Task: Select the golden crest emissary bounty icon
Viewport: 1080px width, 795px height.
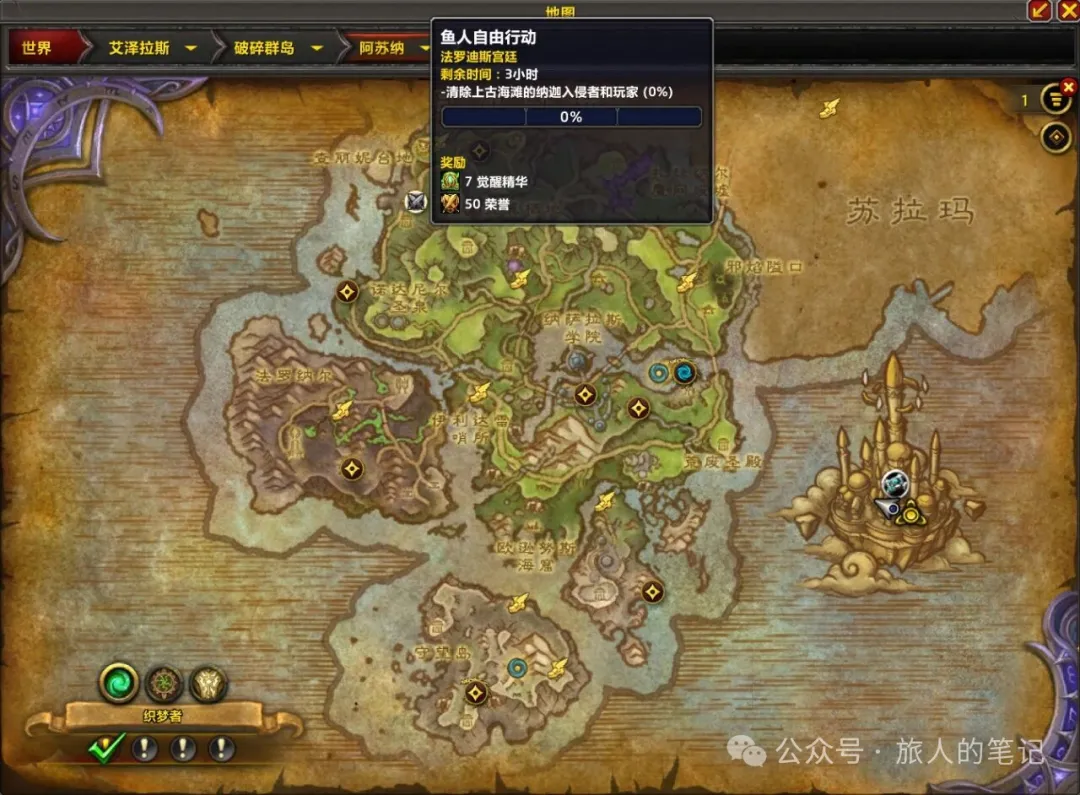Action: [209, 685]
